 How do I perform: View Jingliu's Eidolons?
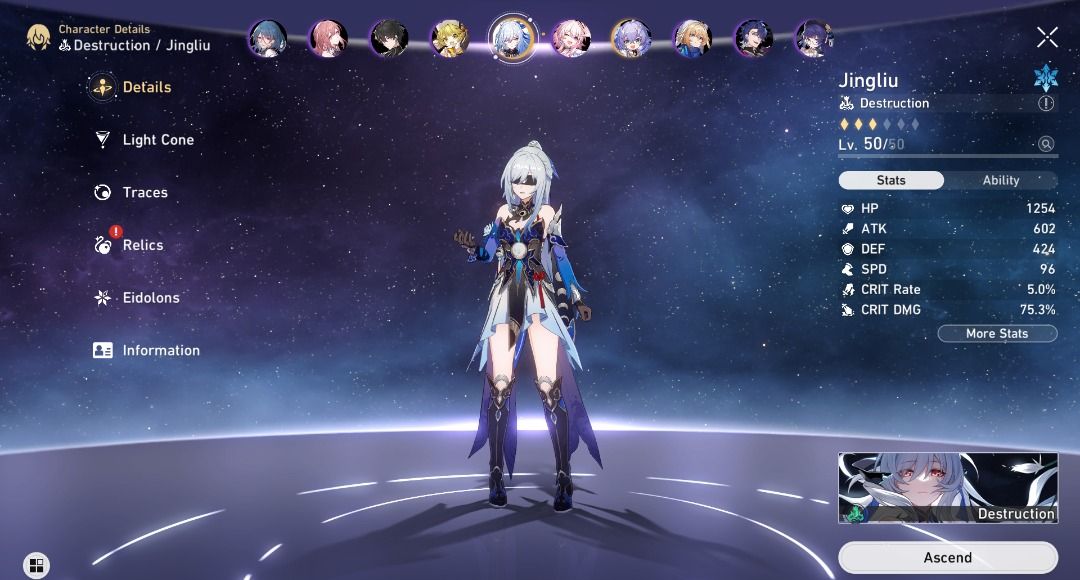149,298
